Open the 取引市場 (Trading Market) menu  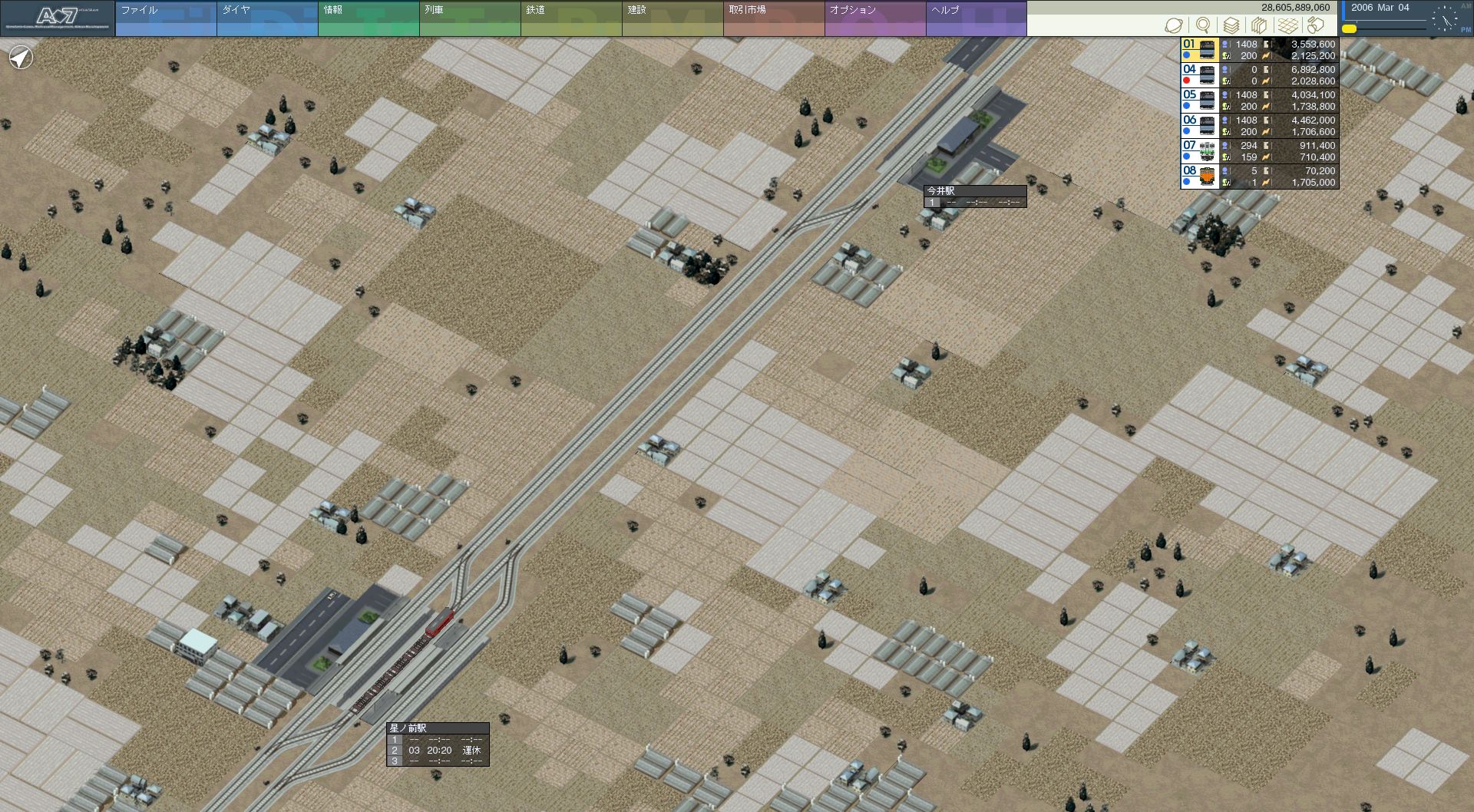pyautogui.click(x=774, y=18)
